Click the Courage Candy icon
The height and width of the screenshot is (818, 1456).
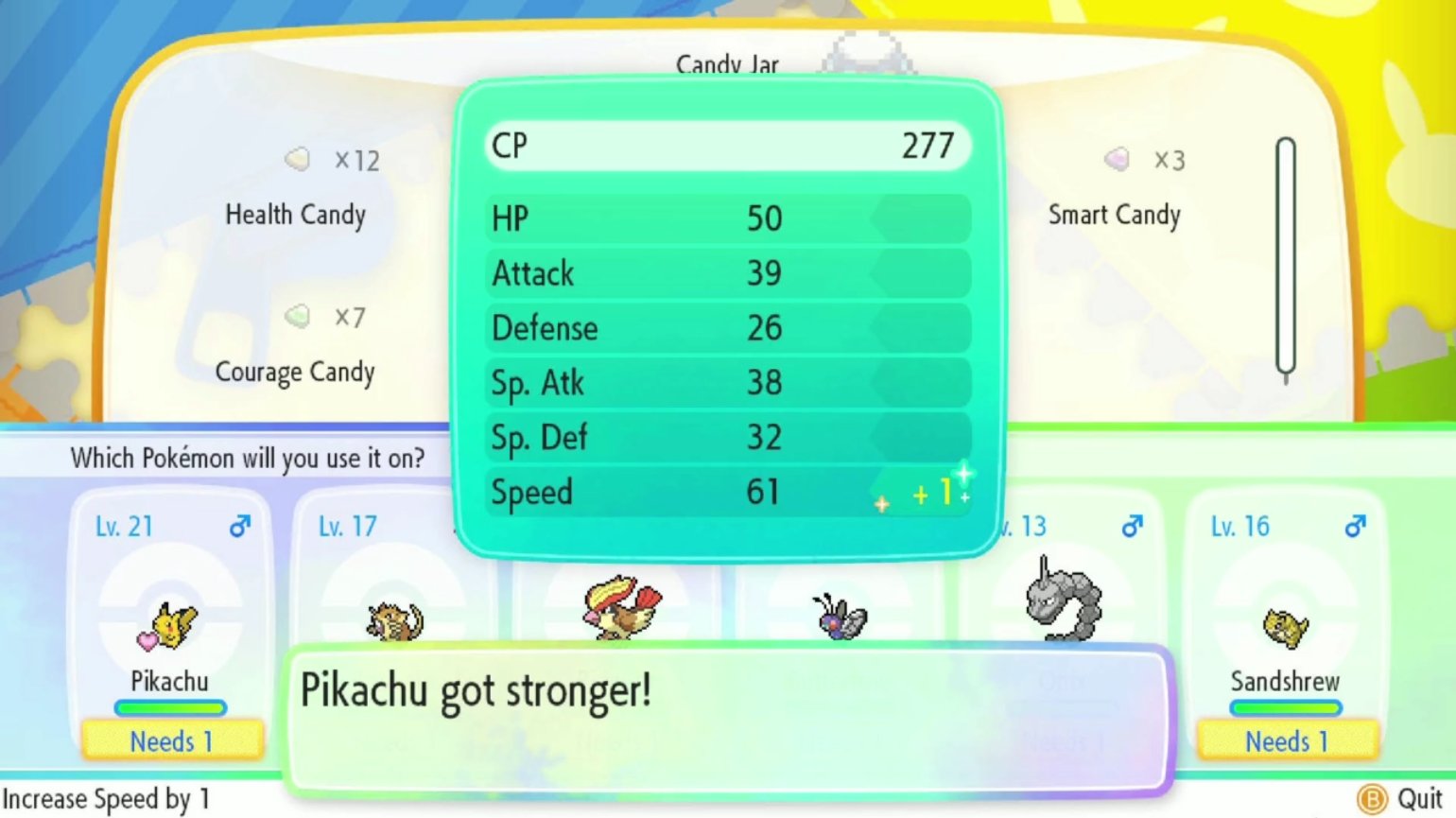[x=297, y=317]
